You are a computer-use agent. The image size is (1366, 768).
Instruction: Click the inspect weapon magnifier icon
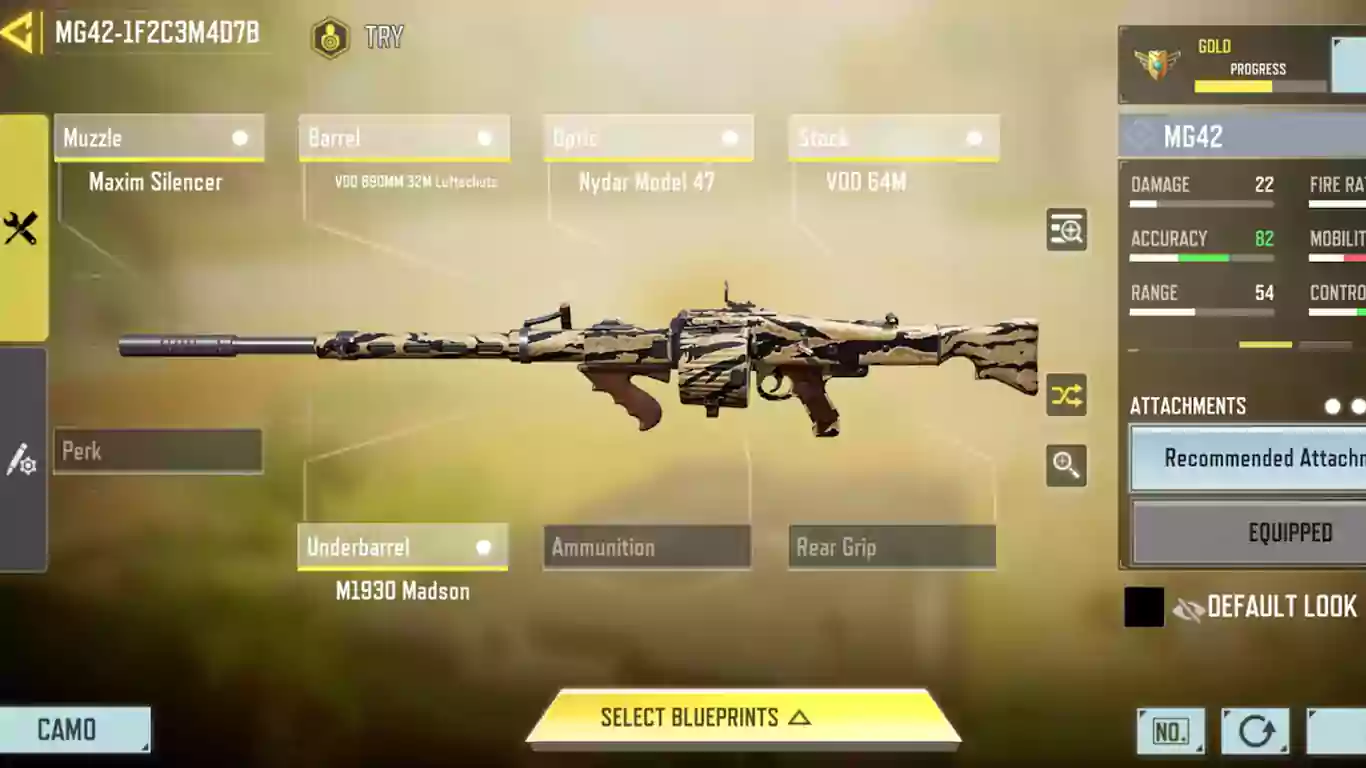(x=1065, y=230)
